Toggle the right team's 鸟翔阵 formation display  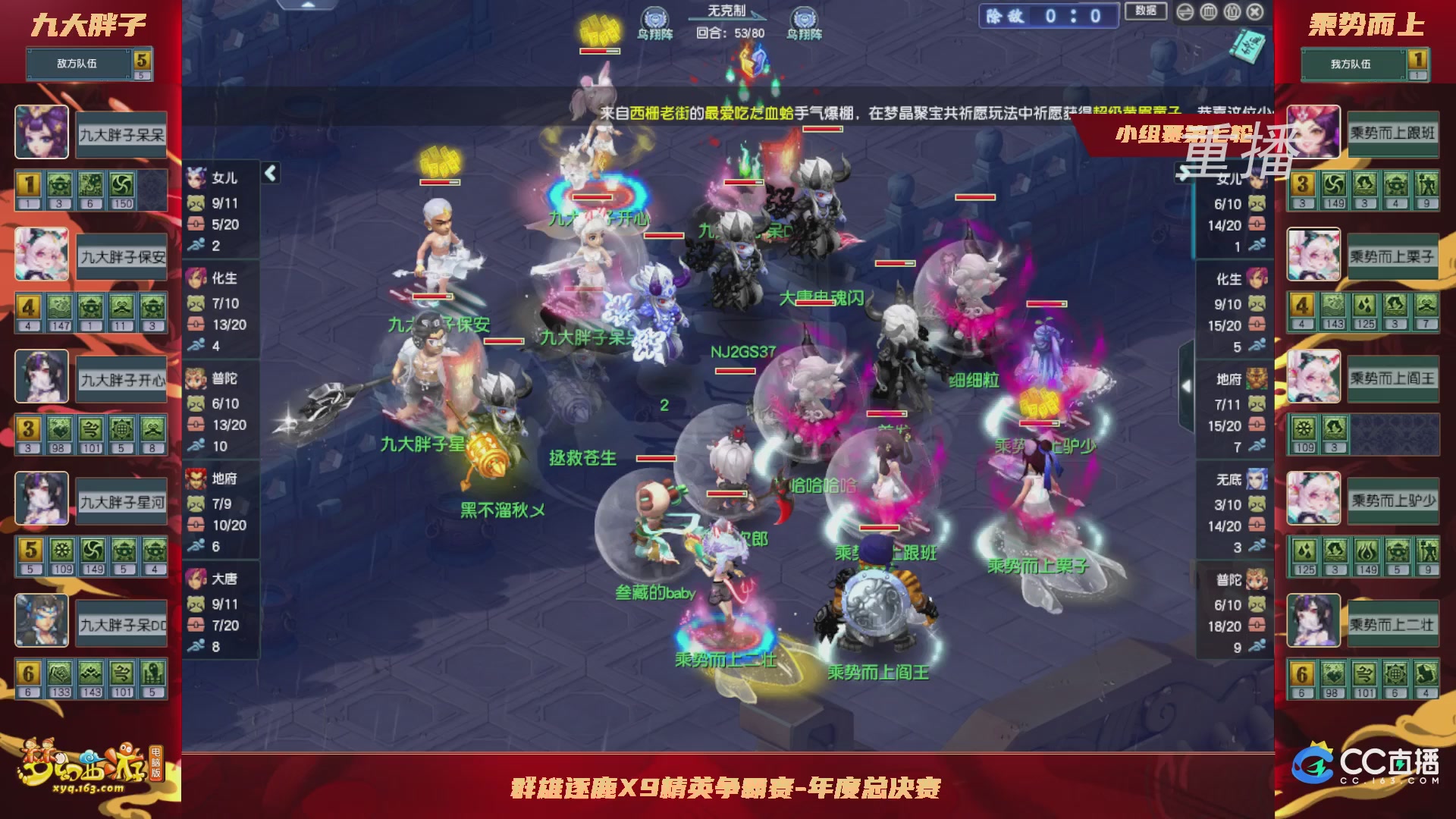click(x=805, y=15)
